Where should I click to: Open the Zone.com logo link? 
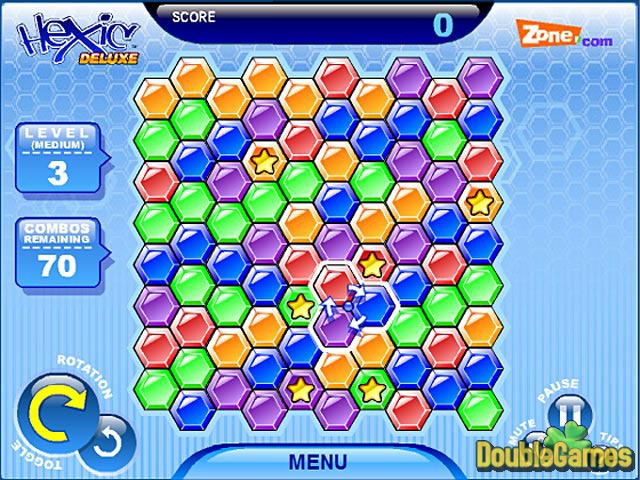pos(563,36)
